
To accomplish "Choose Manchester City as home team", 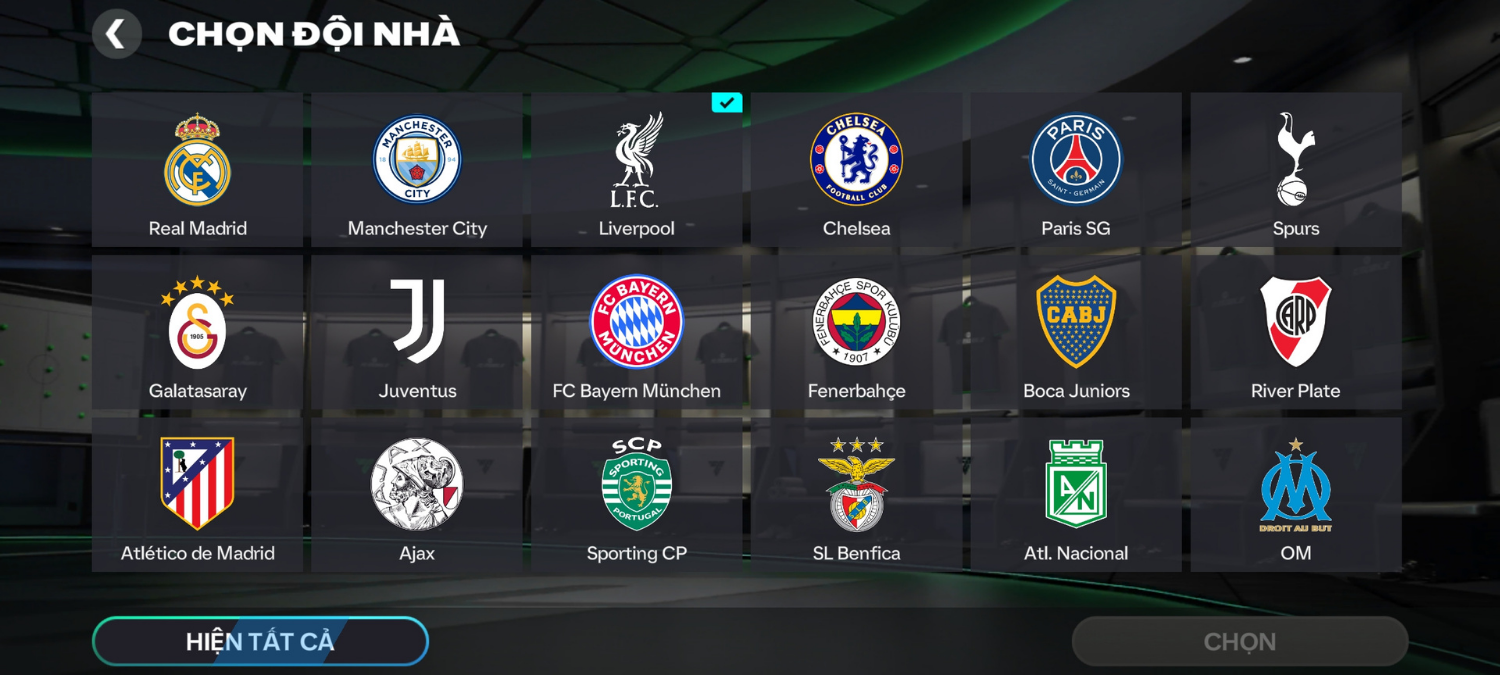I will [x=417, y=170].
